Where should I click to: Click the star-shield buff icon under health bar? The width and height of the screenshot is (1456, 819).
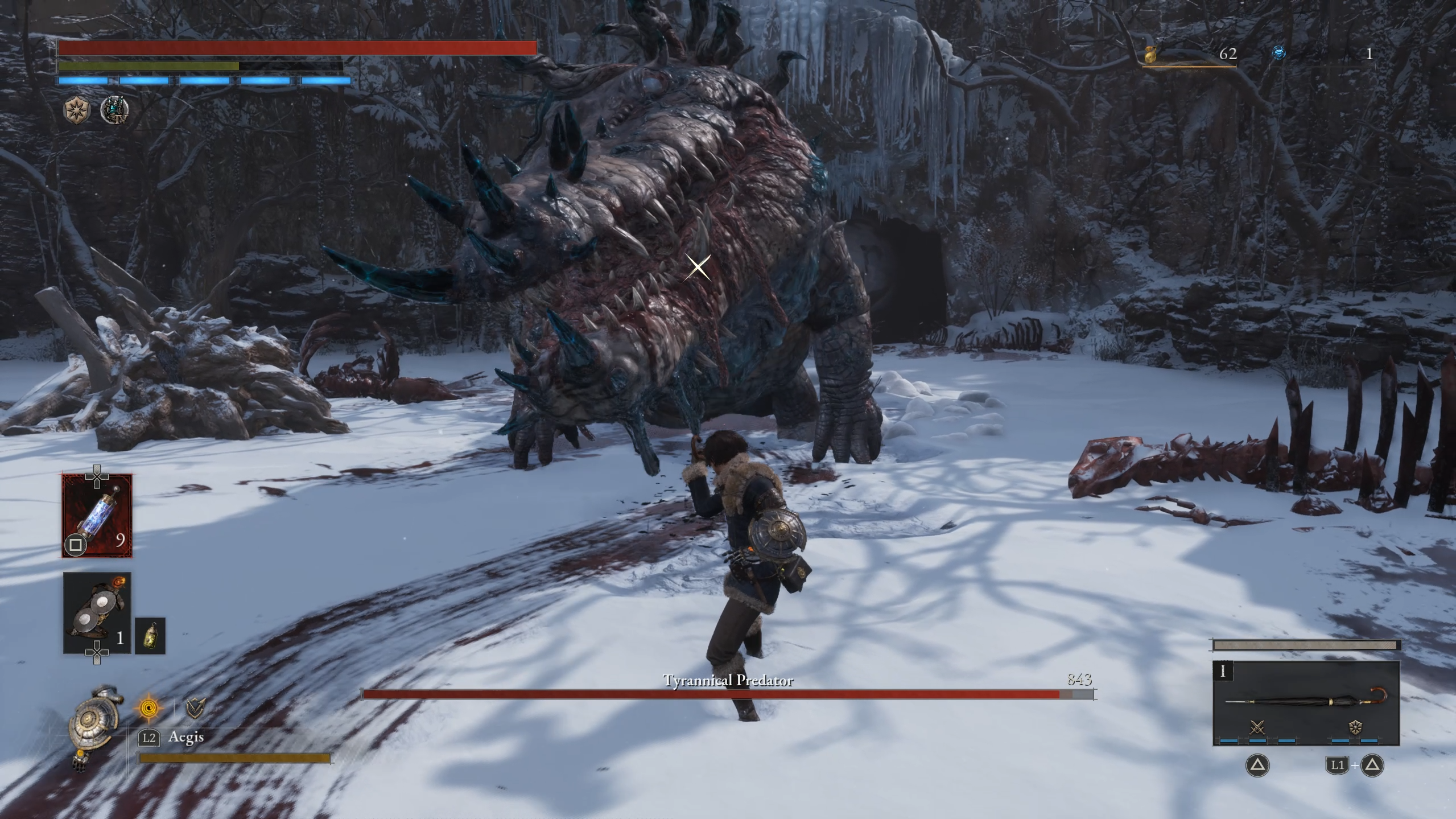click(x=77, y=109)
